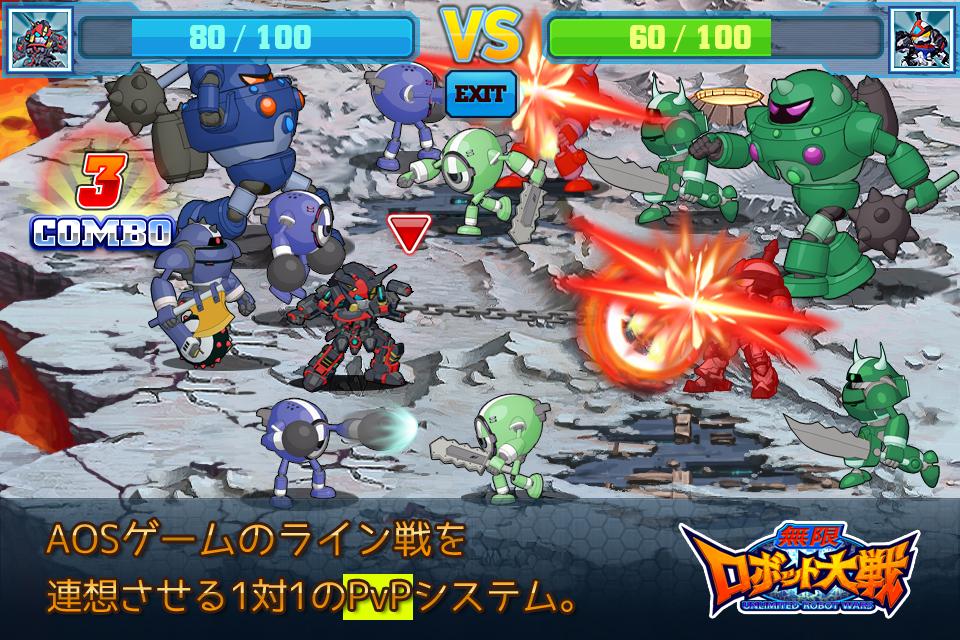
Task: Click the EXIT button
Action: coord(480,95)
